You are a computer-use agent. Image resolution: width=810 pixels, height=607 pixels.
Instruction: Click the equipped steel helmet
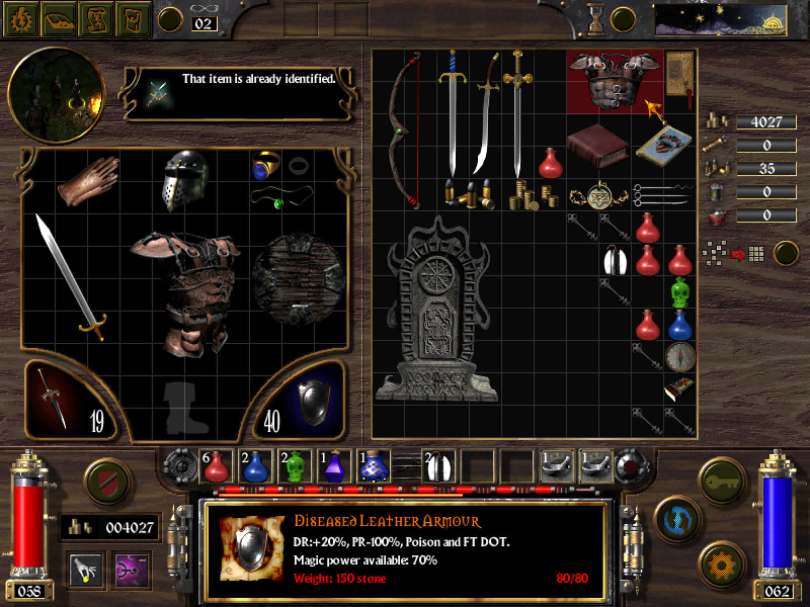pyautogui.click(x=185, y=181)
